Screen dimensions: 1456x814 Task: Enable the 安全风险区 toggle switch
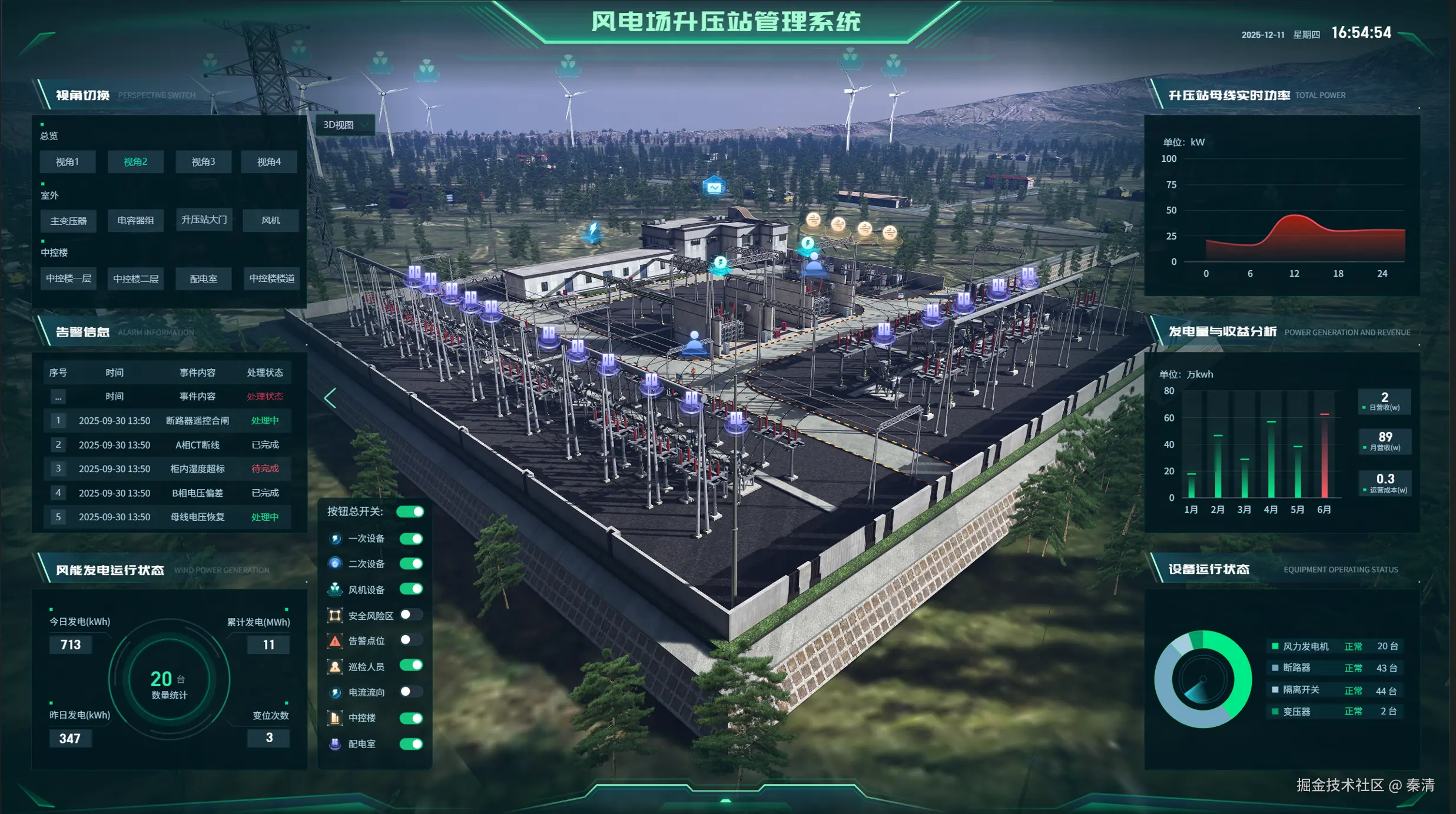412,614
